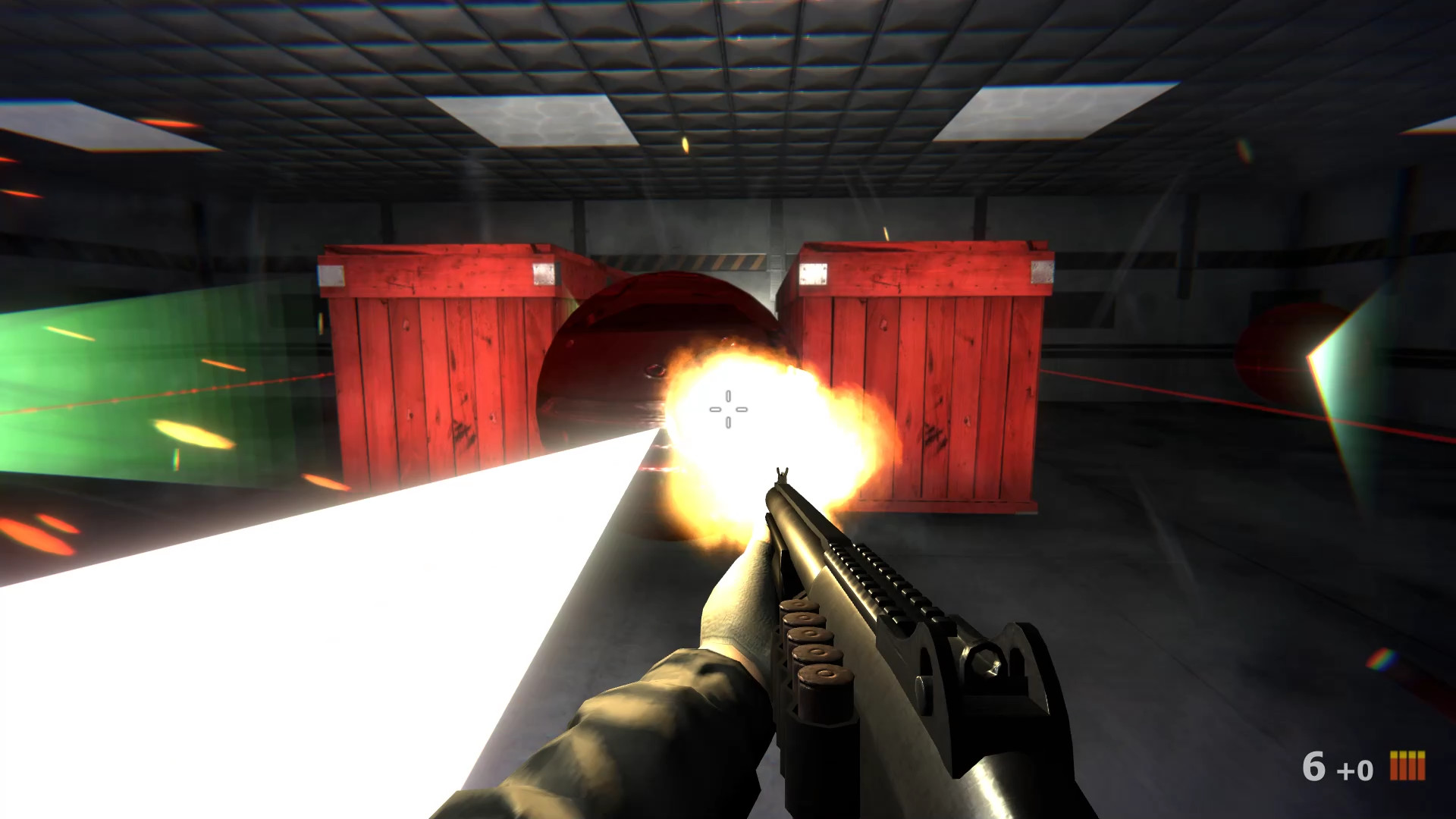Click the crosshair reticle at screen center
1456x819 pixels.
pos(728,409)
